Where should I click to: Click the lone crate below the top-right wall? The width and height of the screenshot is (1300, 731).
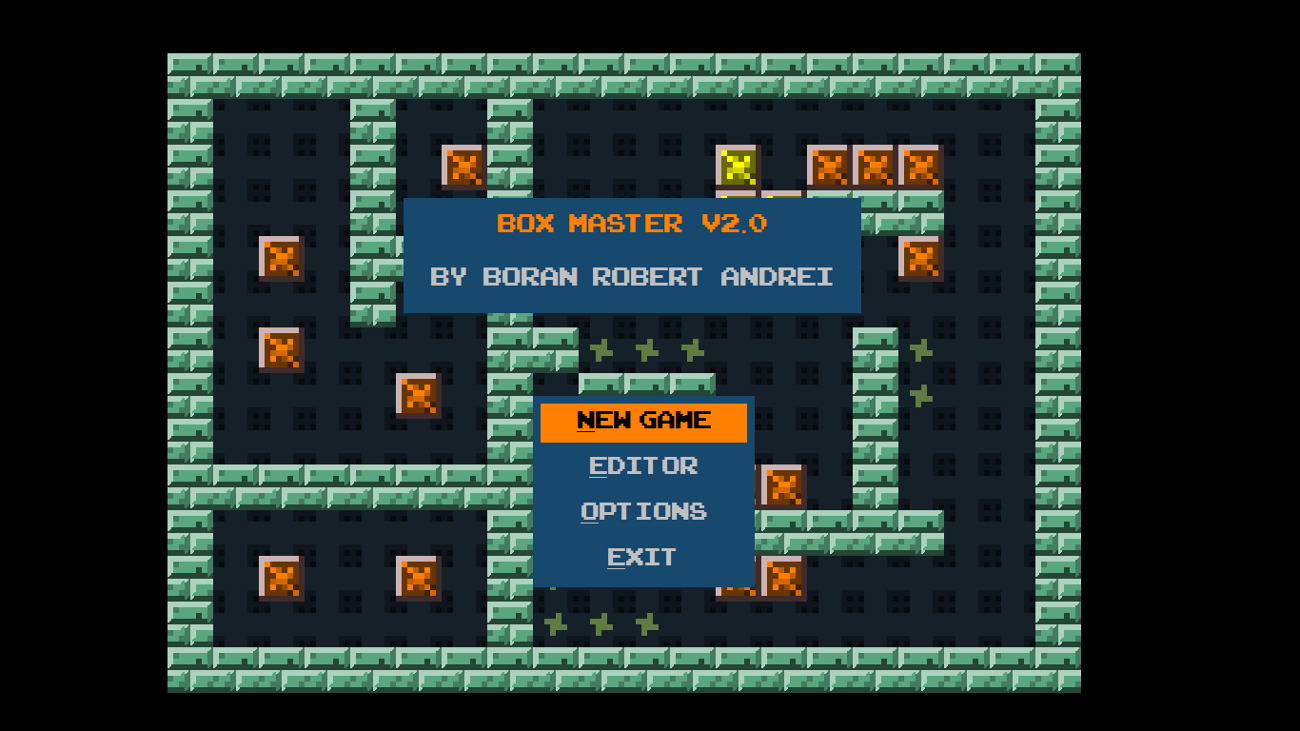pos(919,260)
